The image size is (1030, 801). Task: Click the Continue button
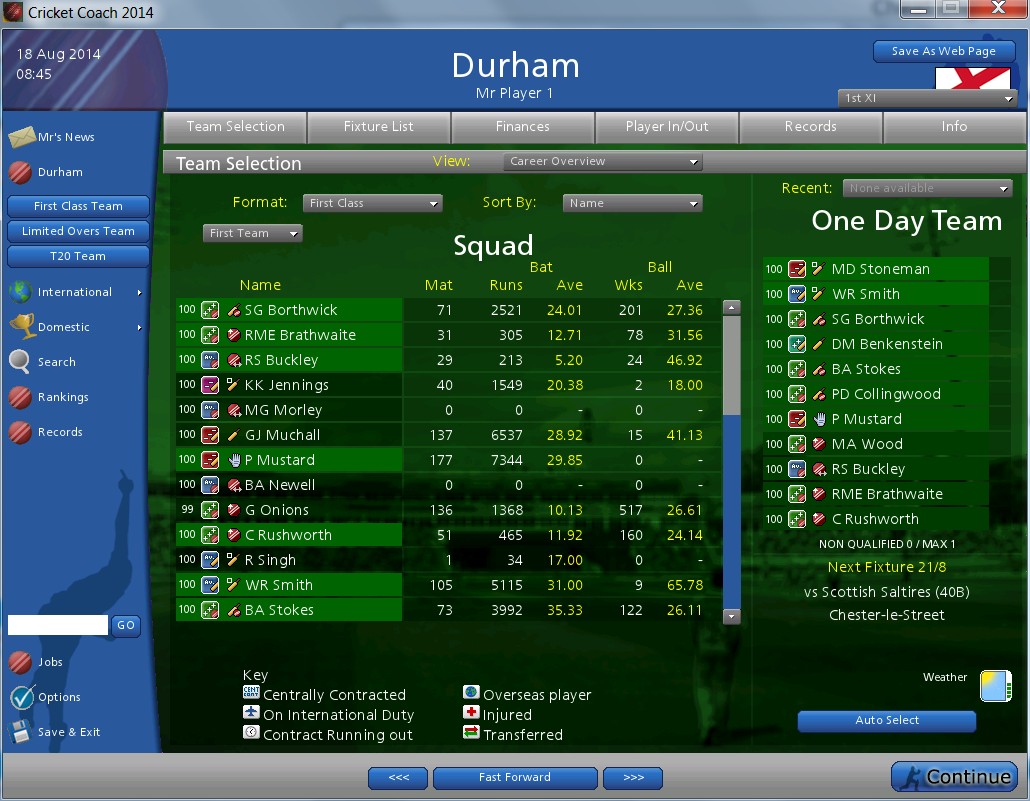point(953,776)
